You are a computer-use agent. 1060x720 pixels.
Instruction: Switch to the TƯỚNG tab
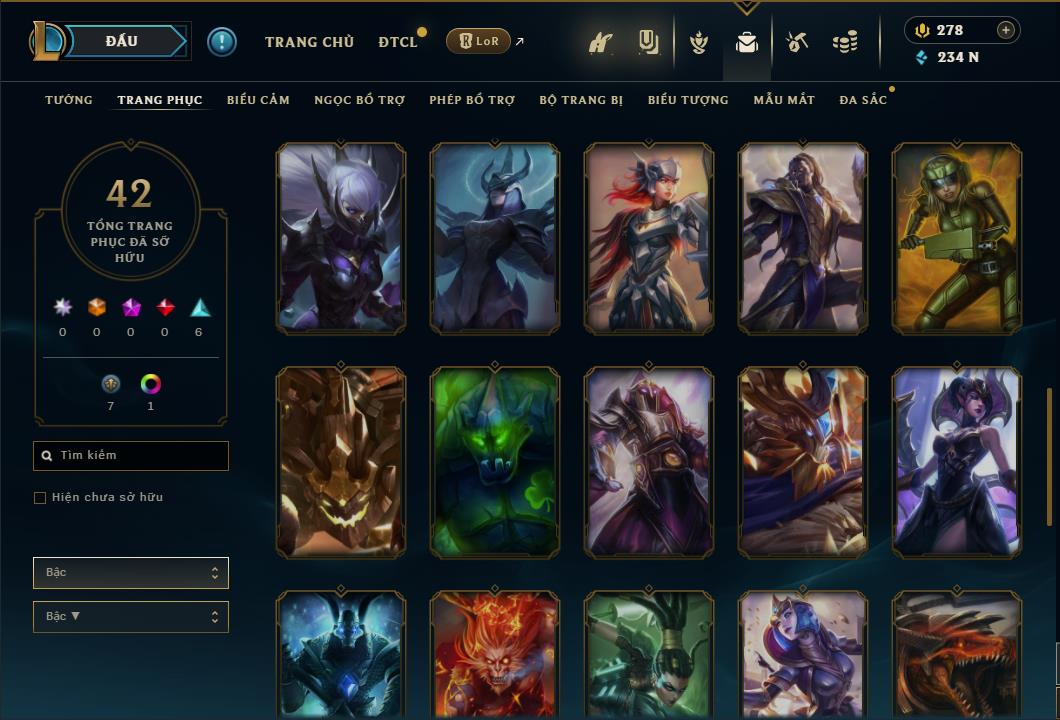pos(69,100)
